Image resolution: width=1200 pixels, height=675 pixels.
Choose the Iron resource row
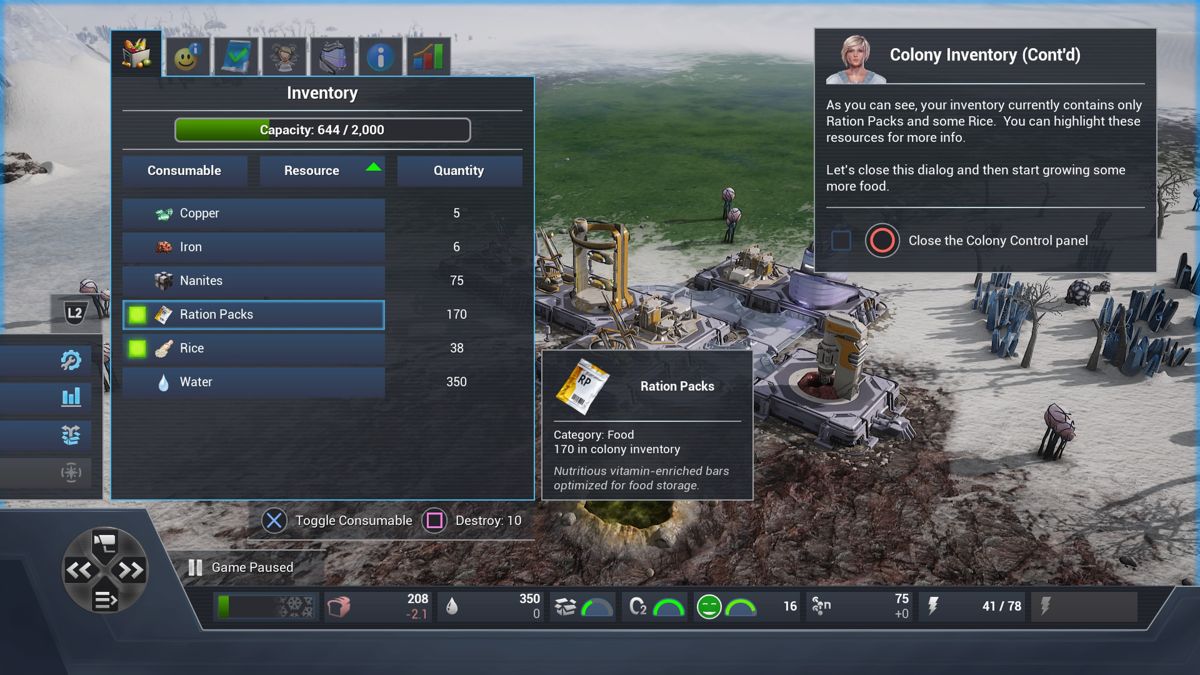point(254,247)
